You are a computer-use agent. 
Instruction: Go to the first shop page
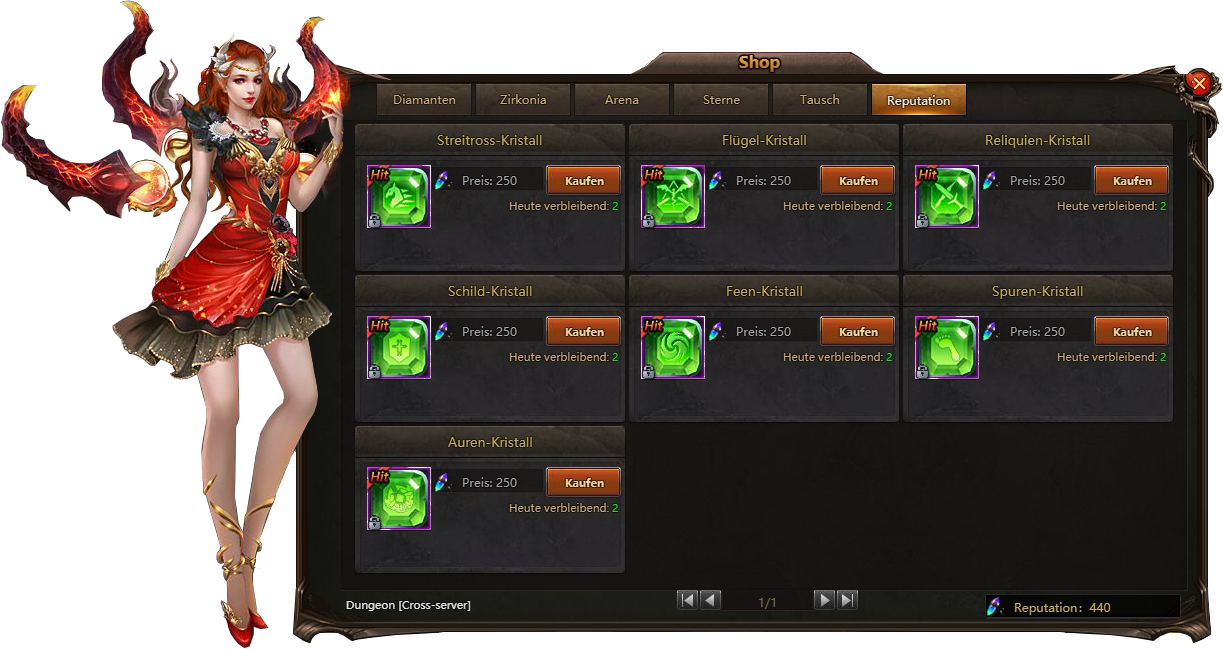coord(687,600)
